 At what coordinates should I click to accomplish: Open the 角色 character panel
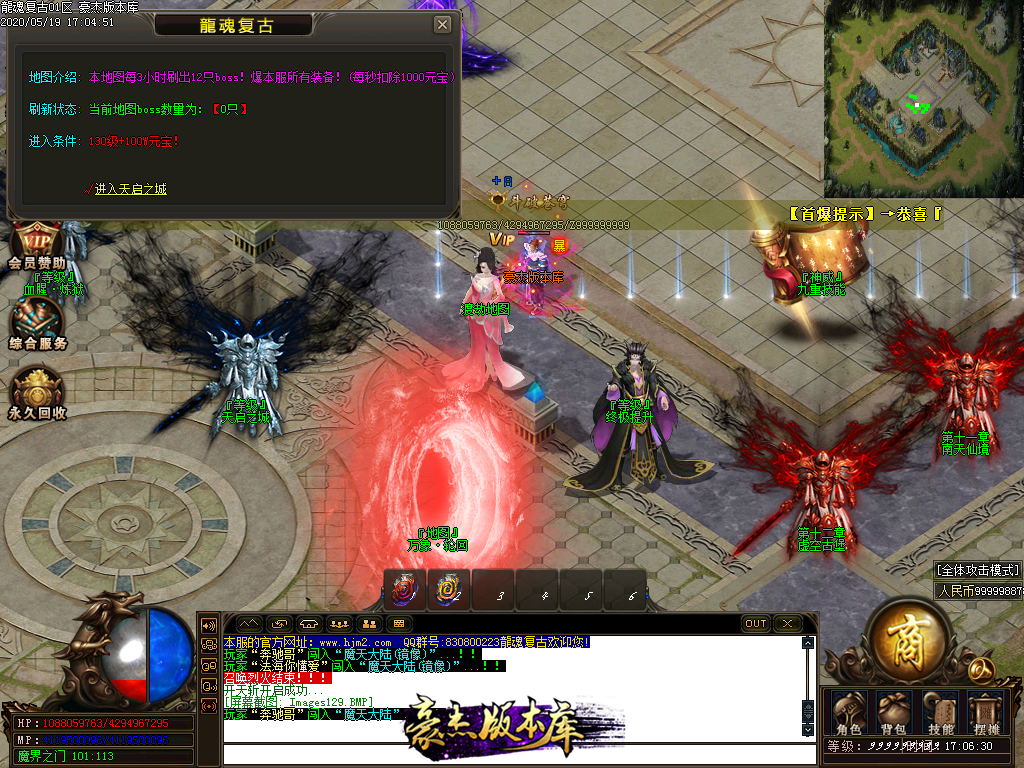click(x=848, y=713)
